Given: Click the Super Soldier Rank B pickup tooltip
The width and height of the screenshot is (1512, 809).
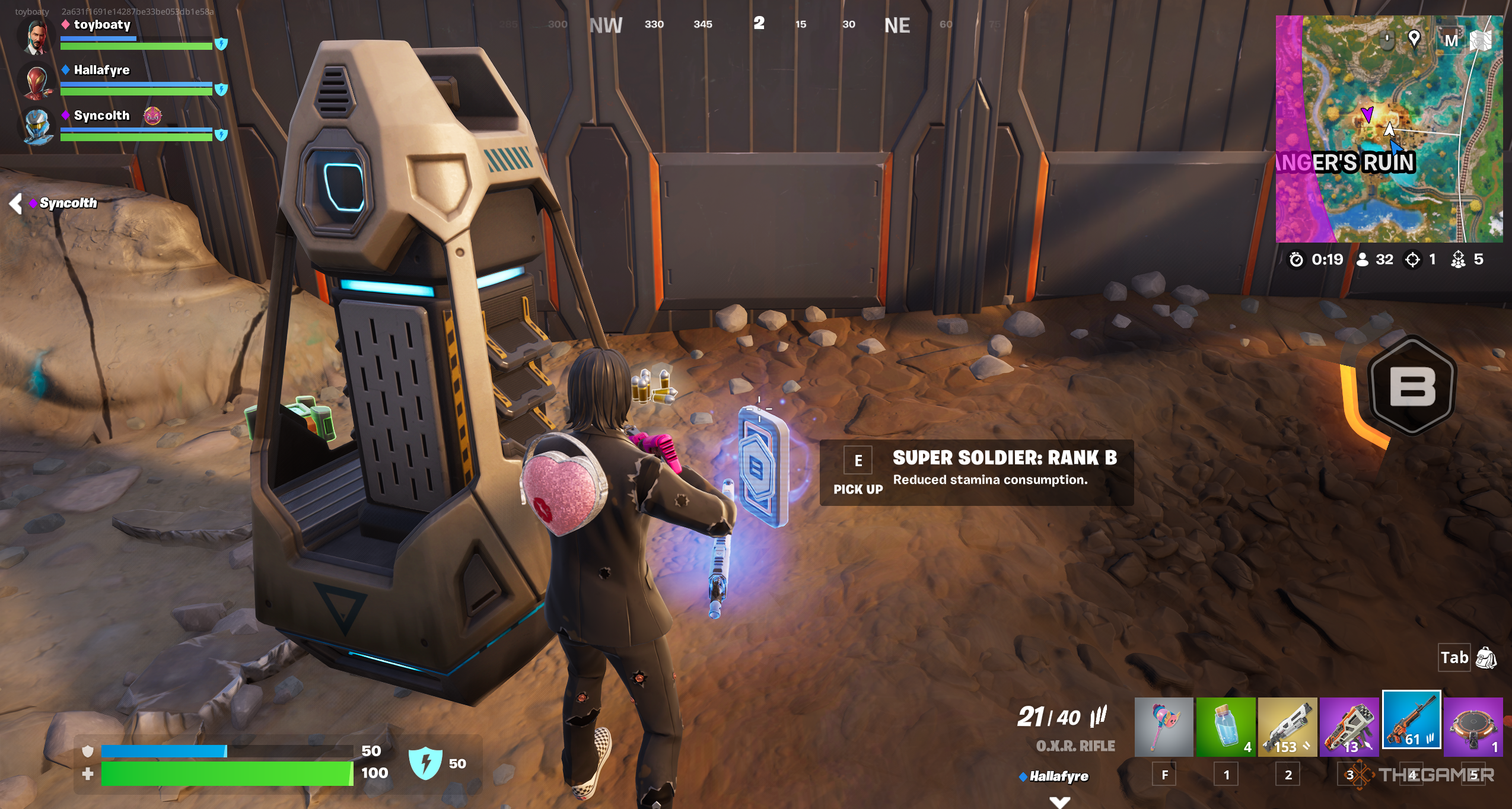Looking at the screenshot, I should 976,472.
